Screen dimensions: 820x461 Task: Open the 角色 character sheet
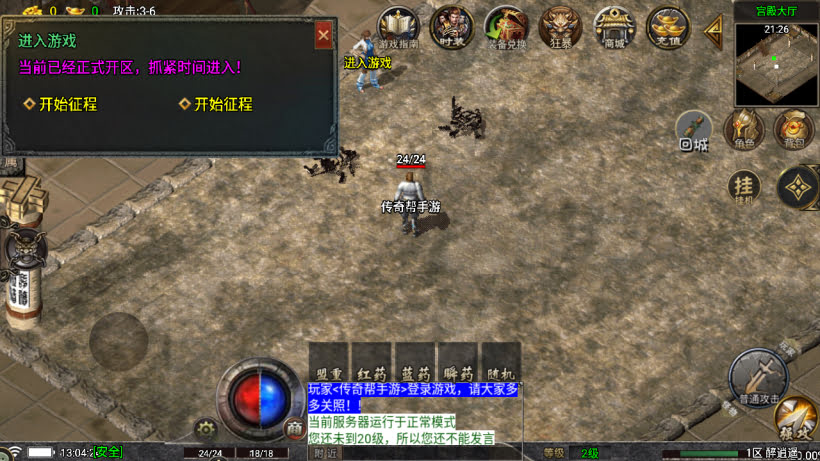(x=743, y=129)
